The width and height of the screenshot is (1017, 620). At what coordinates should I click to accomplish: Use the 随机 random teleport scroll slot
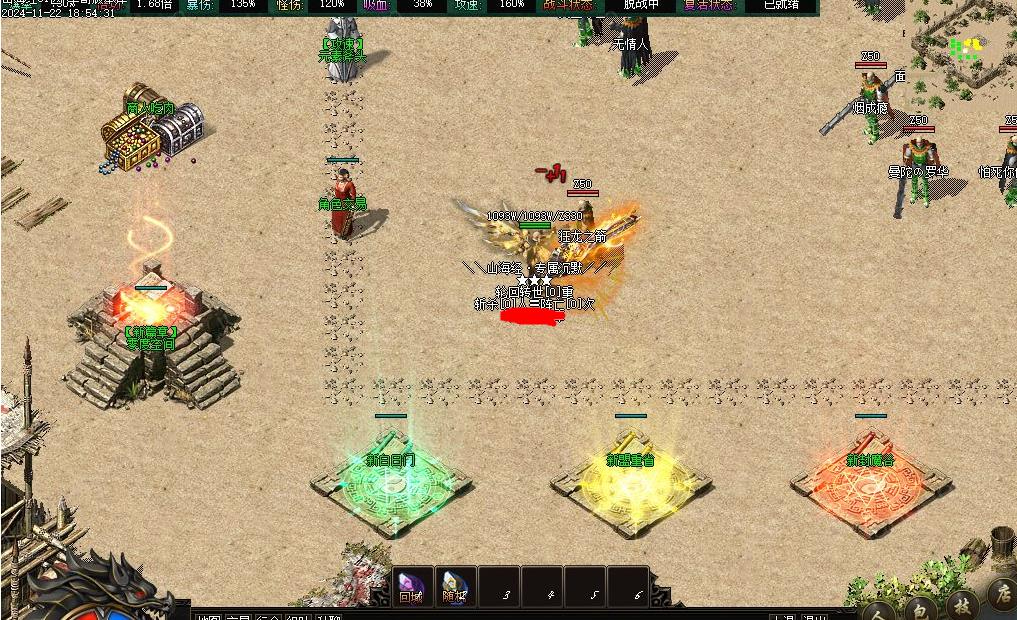point(455,586)
